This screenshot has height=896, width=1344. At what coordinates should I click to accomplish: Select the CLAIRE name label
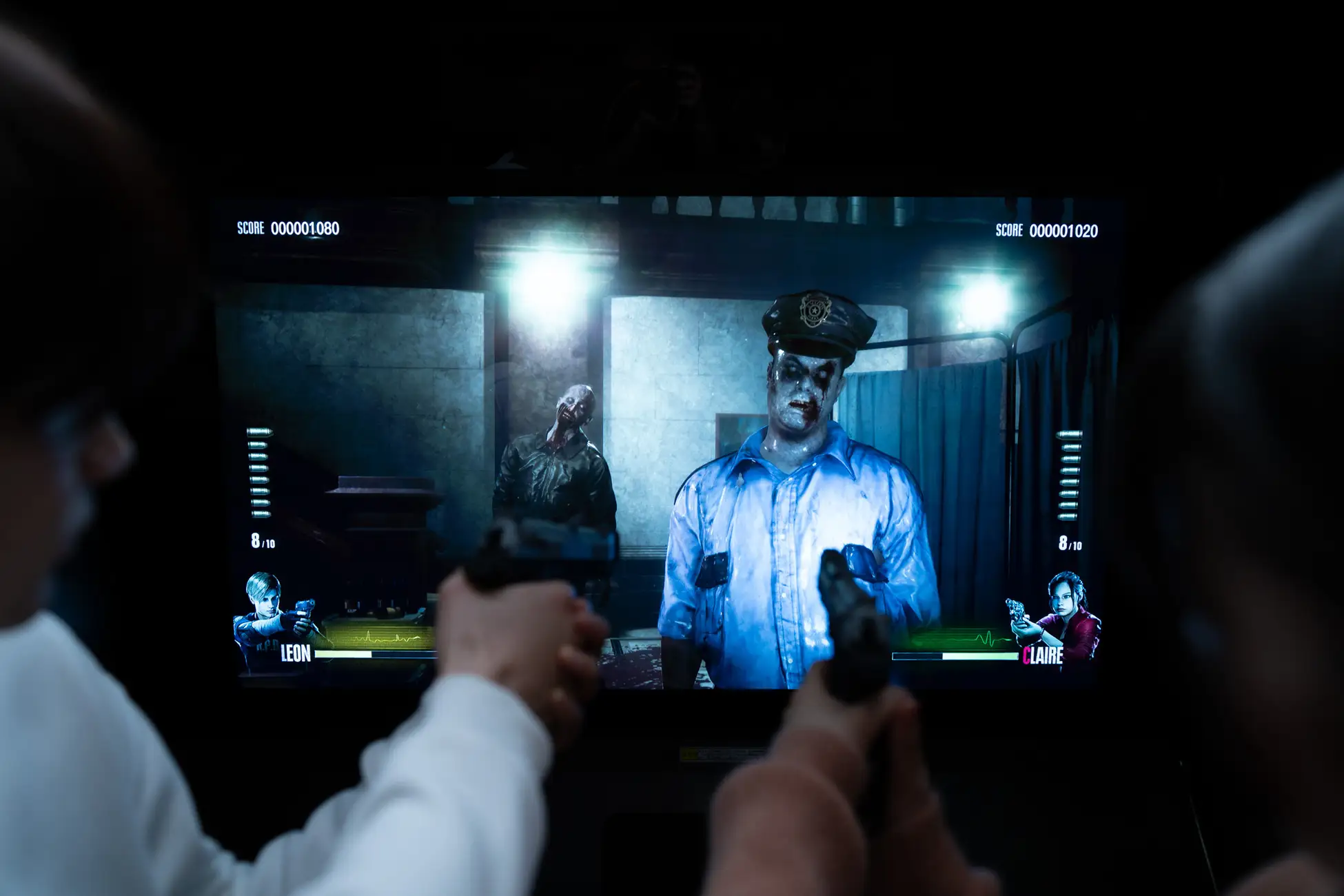tap(1044, 656)
